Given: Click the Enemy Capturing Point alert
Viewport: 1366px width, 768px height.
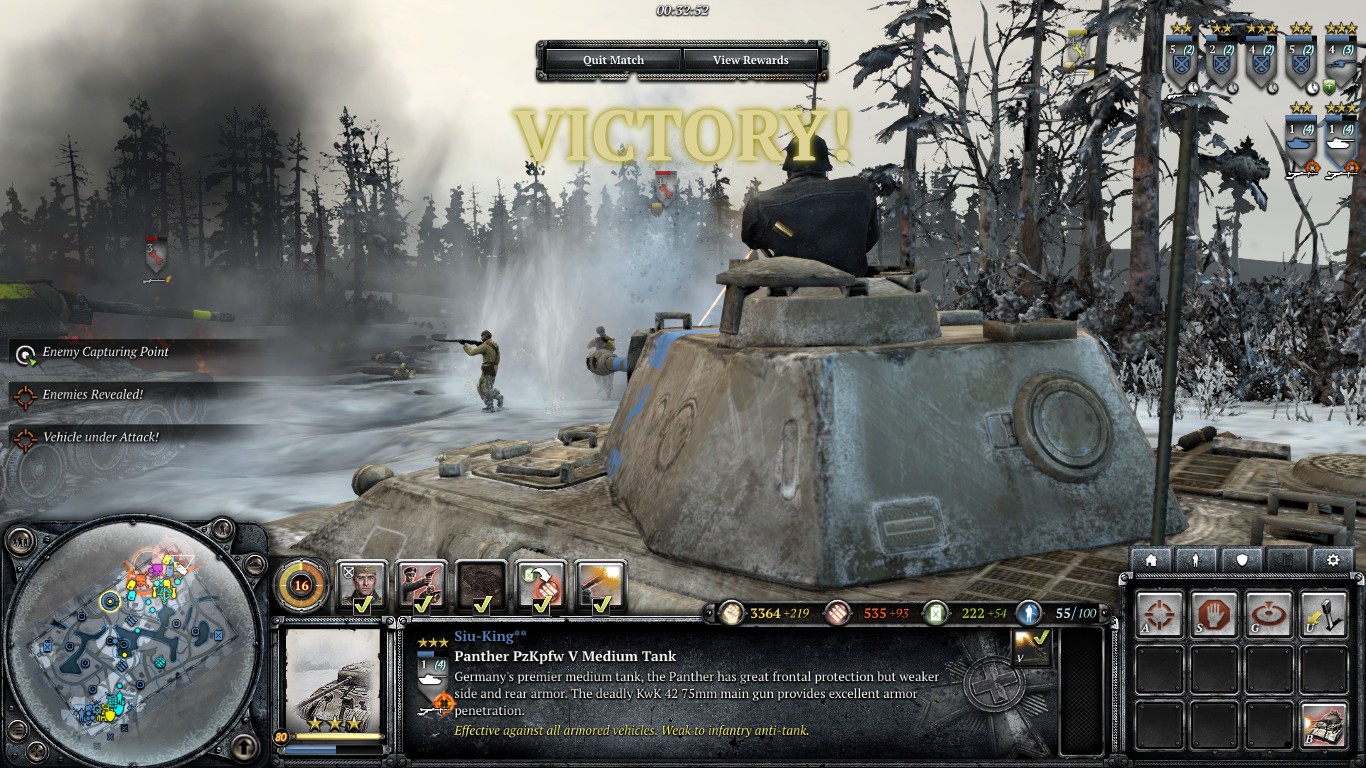Looking at the screenshot, I should click(105, 352).
